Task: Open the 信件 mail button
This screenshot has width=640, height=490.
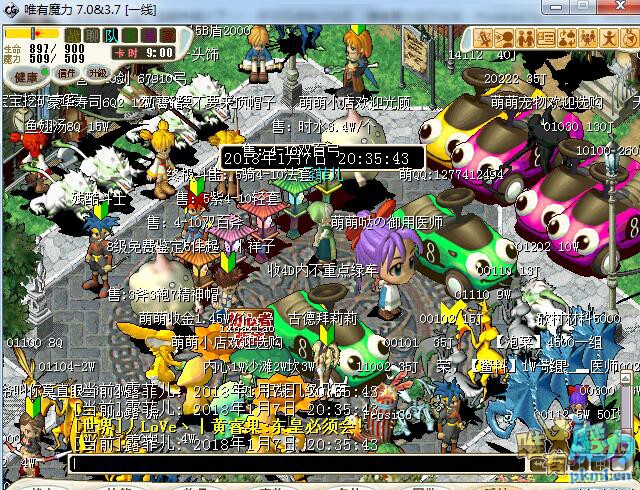Action: coord(67,74)
